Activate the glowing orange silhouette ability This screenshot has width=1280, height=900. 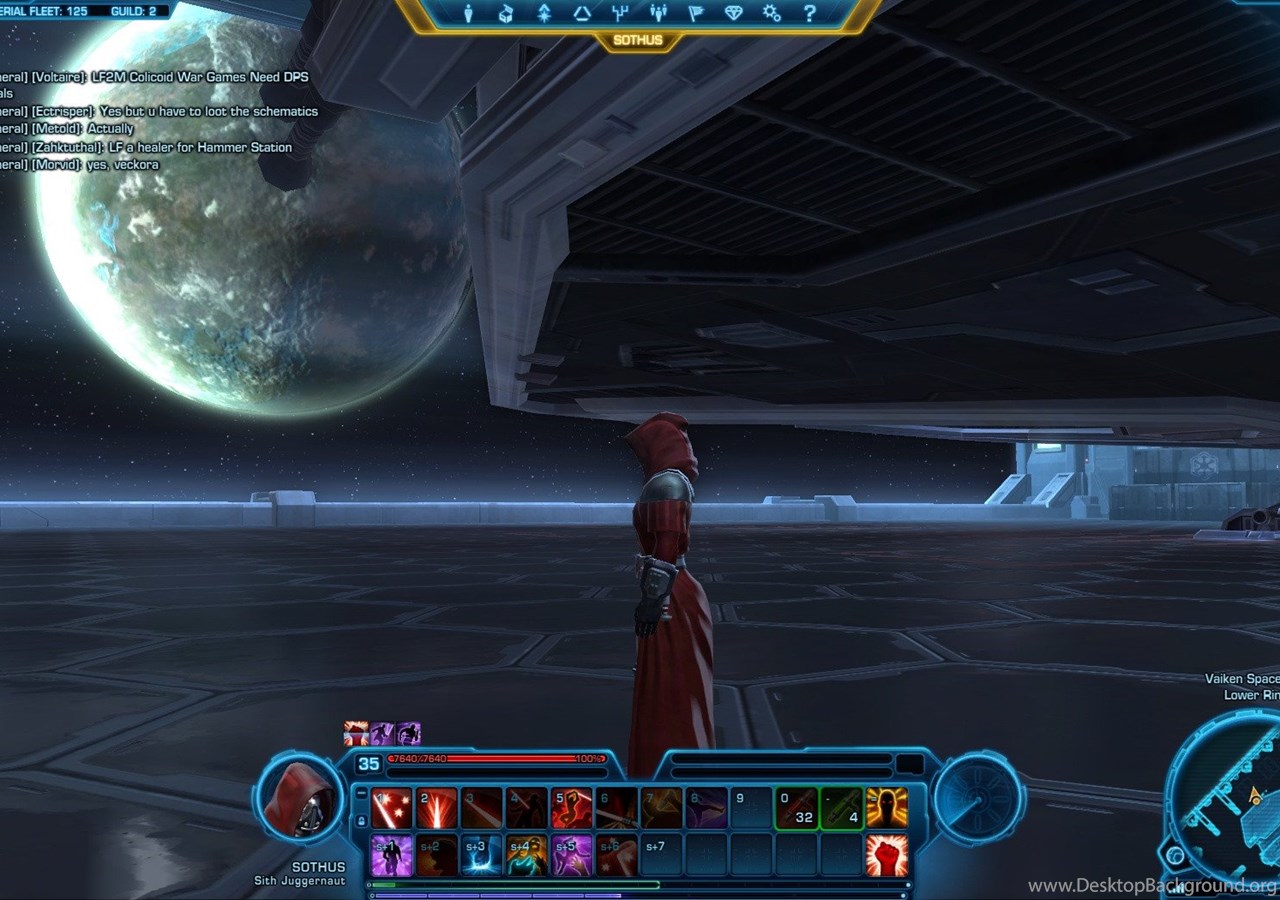[887, 808]
